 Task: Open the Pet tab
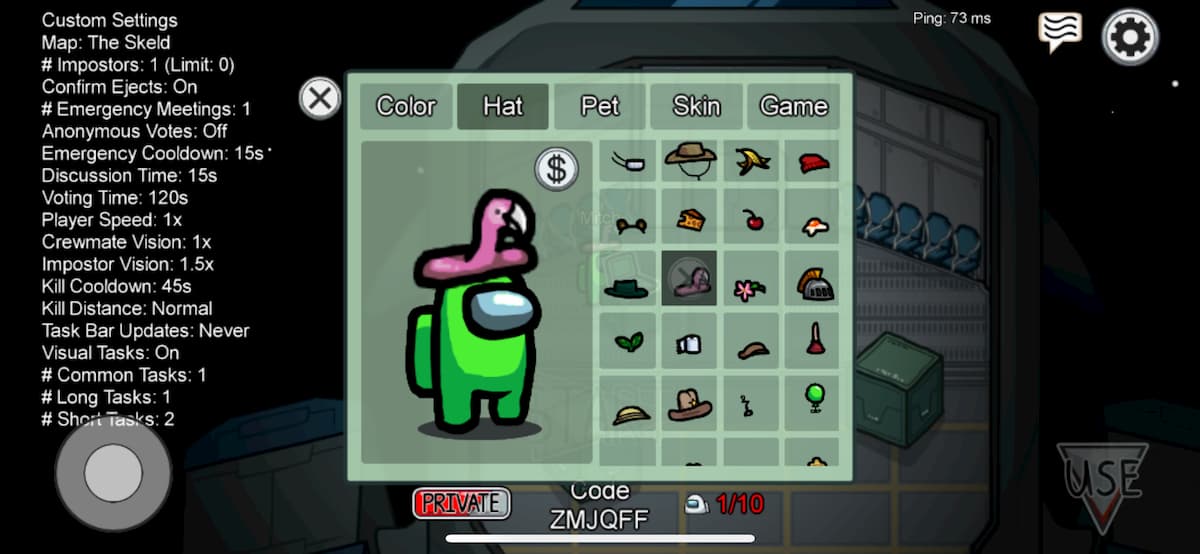coord(600,106)
